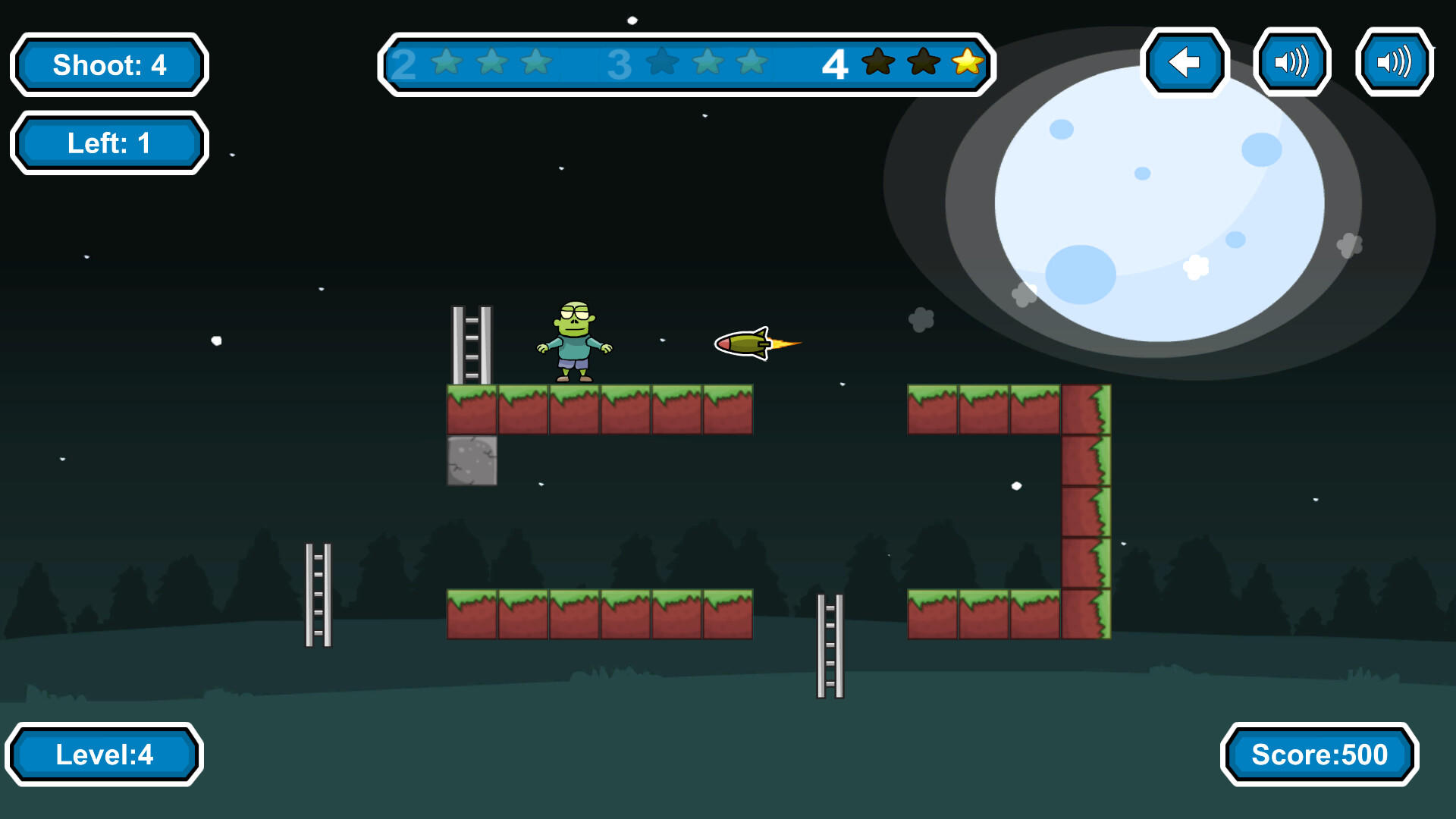The height and width of the screenshot is (819, 1456).
Task: Click the cracked stone block
Action: tap(473, 460)
